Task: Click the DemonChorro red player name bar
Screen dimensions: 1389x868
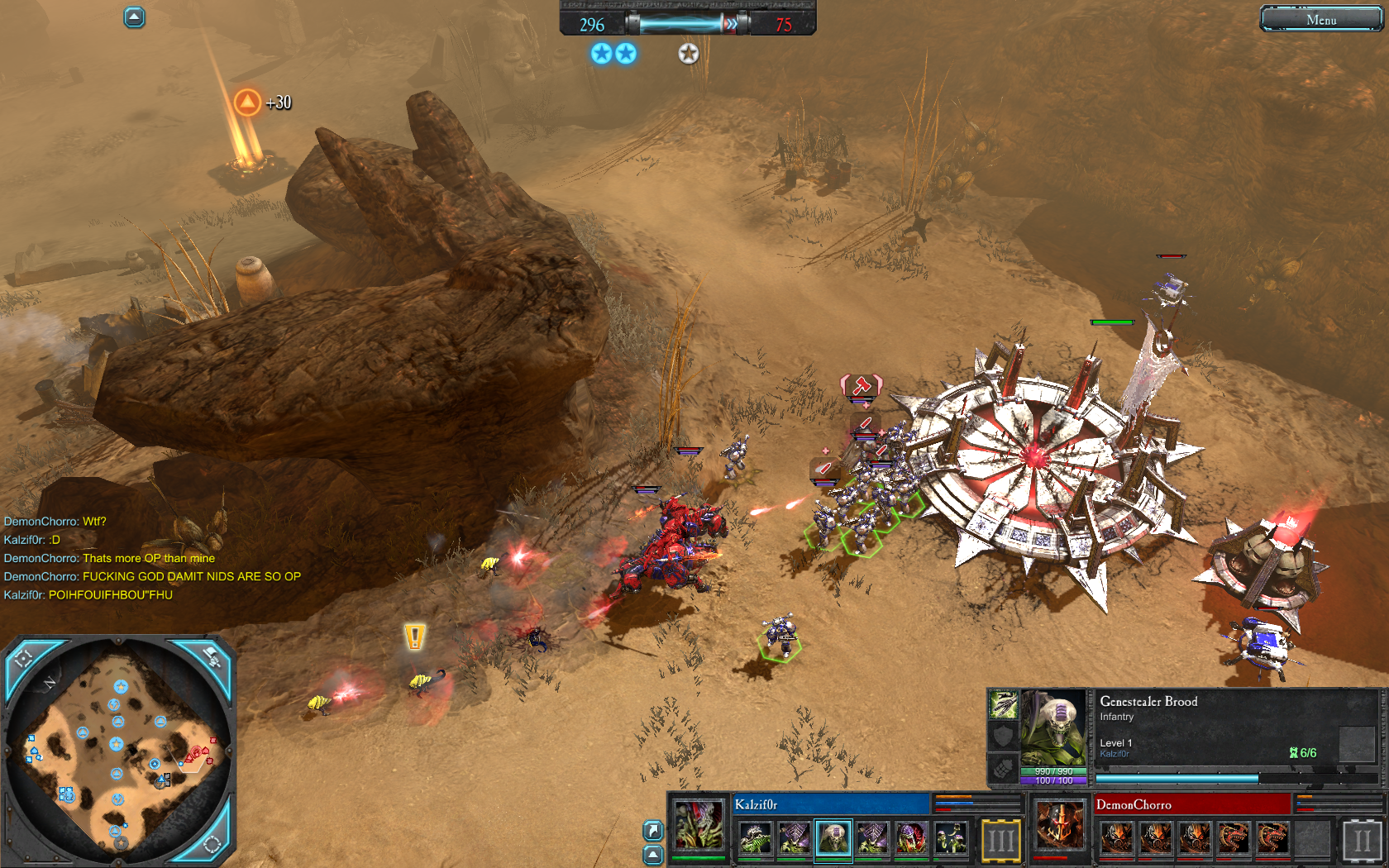Action: point(1191,804)
